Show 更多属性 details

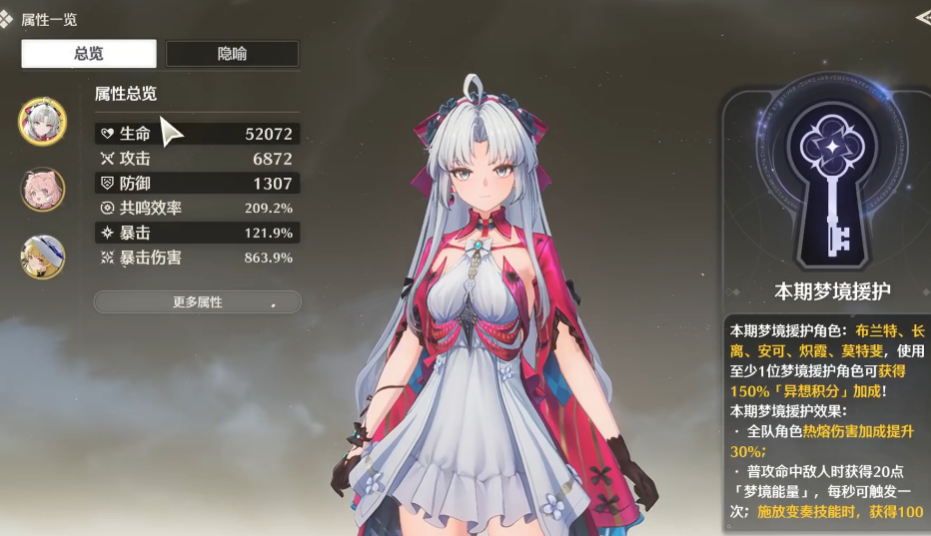click(x=197, y=302)
